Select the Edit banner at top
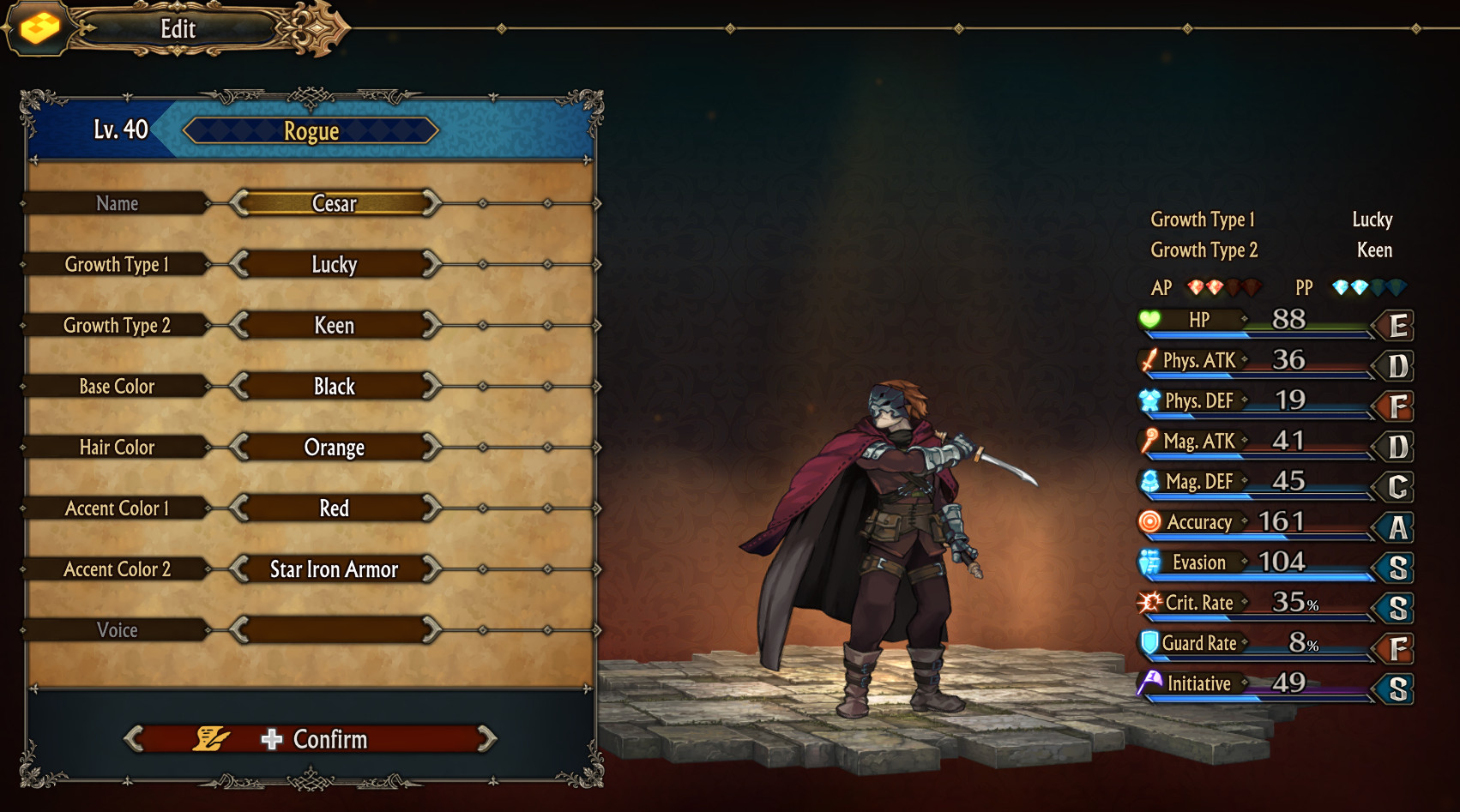The image size is (1460, 812). tap(178, 28)
